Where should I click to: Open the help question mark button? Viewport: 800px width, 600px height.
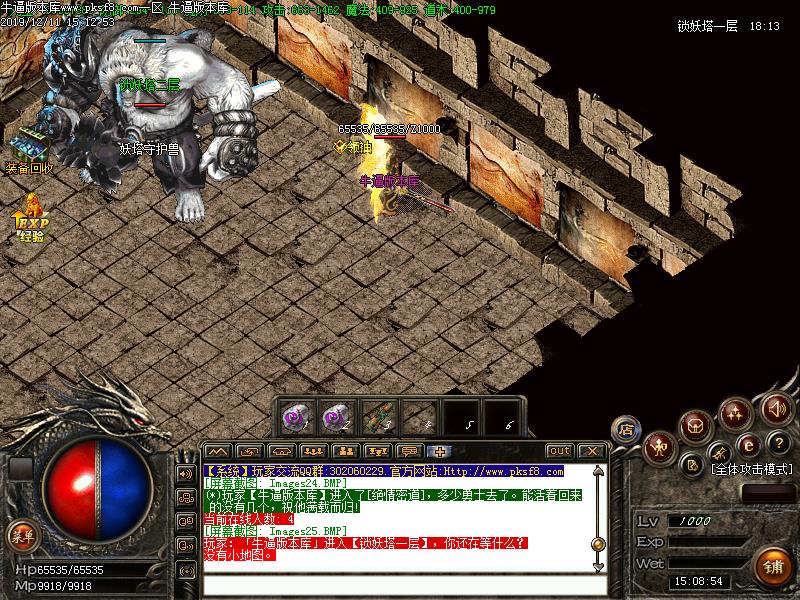click(x=777, y=443)
